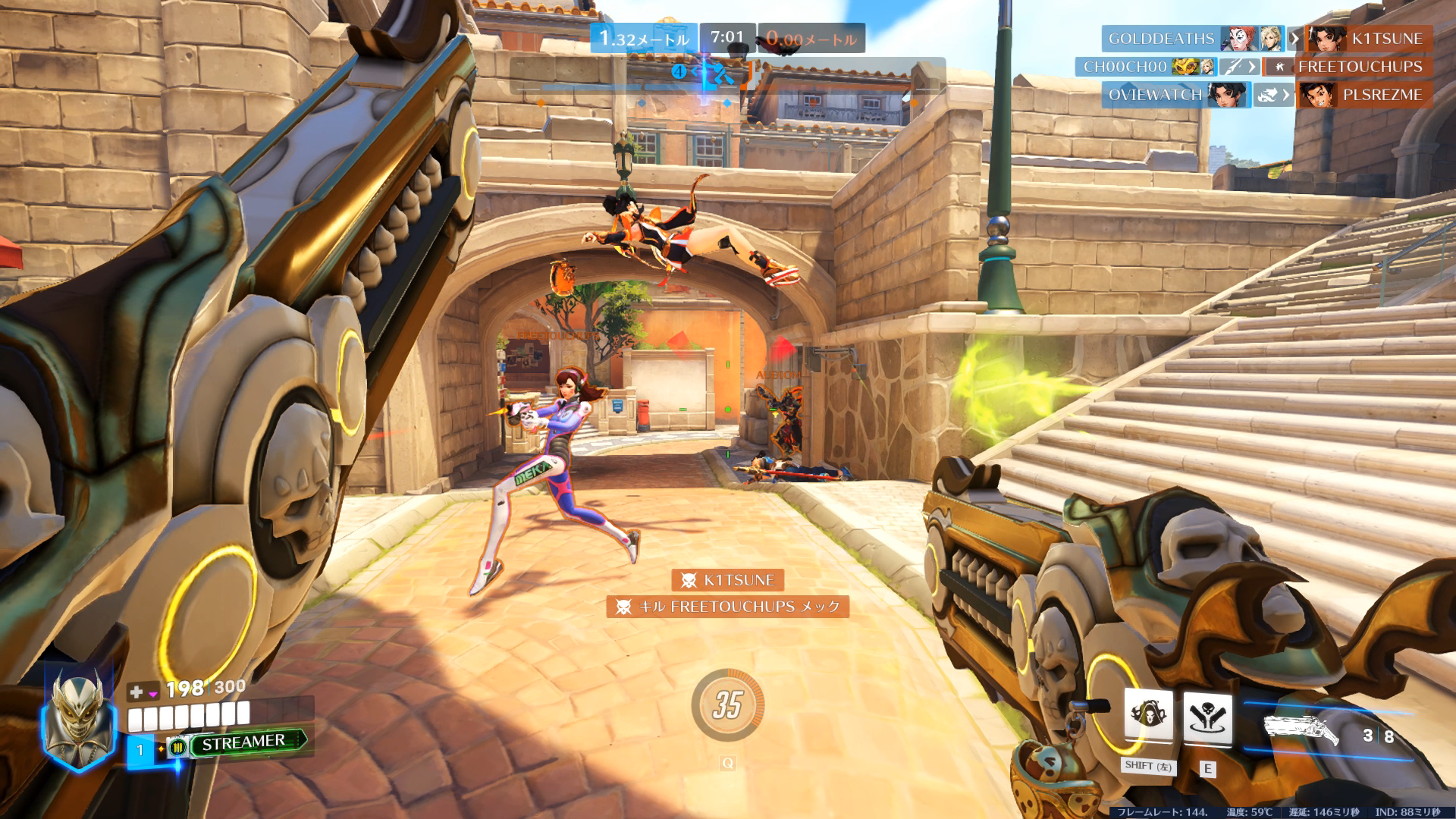Select the OVIEWATCH kill feed entry
The image size is (1456, 819).
point(1154,95)
